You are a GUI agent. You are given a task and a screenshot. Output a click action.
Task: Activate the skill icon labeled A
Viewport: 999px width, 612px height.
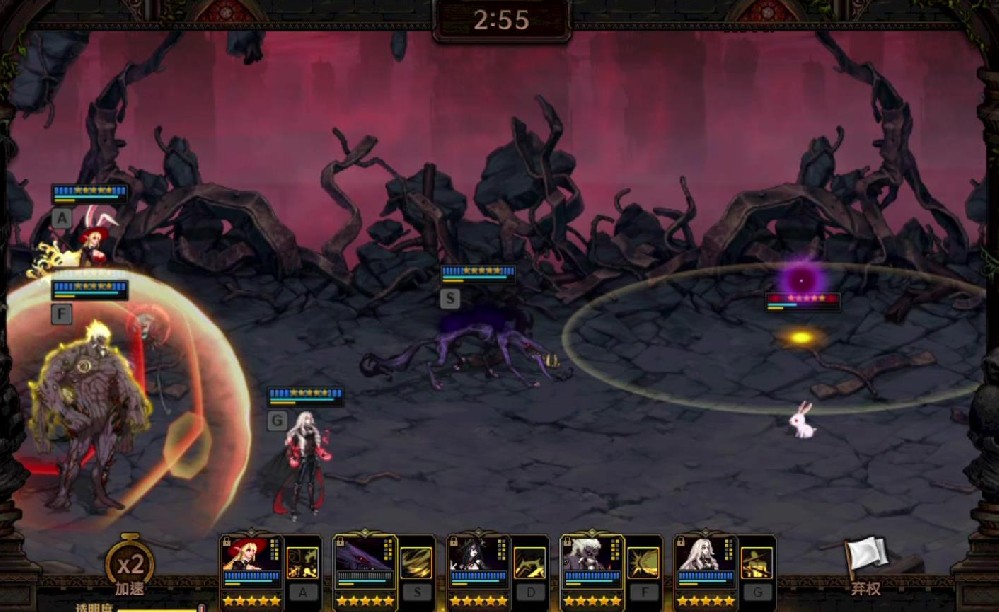pyautogui.click(x=303, y=564)
